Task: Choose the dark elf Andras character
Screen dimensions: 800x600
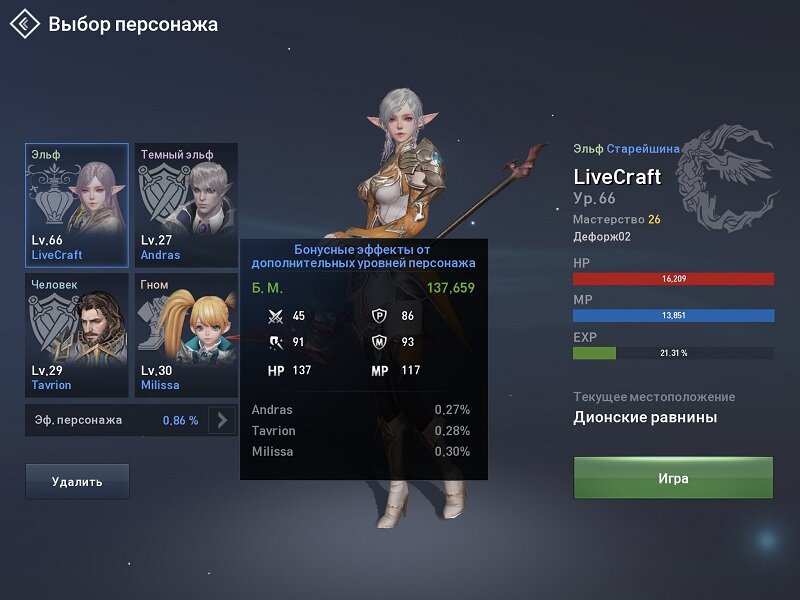Action: coord(187,205)
